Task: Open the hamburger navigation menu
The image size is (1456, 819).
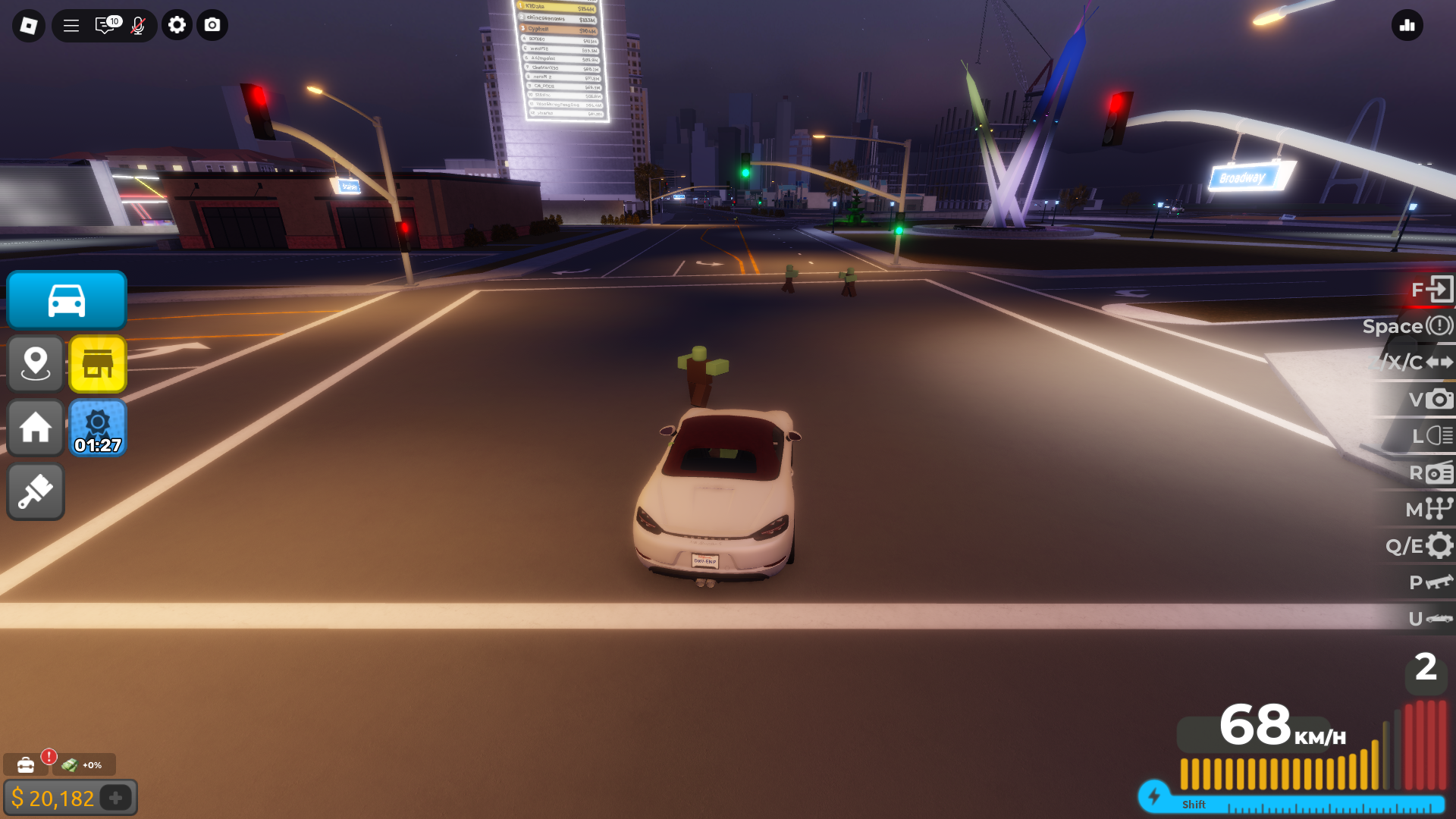Action: 70,25
